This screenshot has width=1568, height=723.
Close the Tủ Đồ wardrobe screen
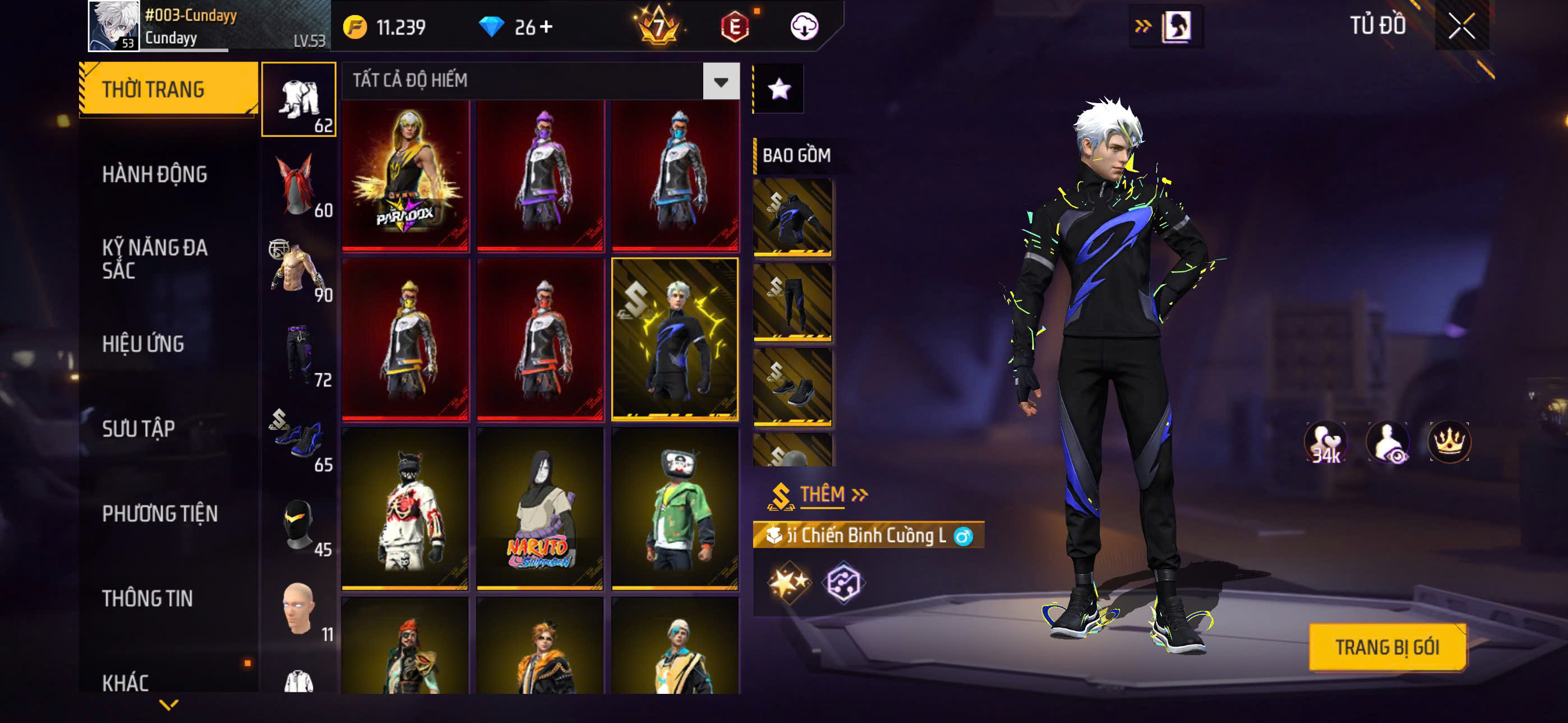1461,26
